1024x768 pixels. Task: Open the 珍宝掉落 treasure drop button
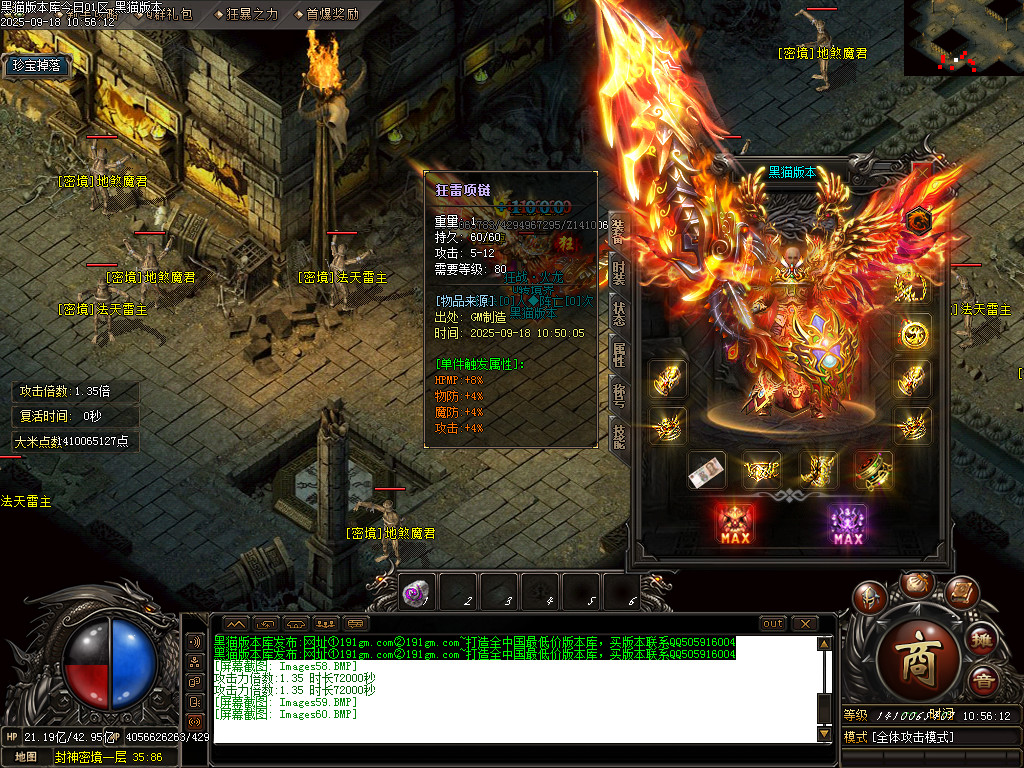point(37,66)
